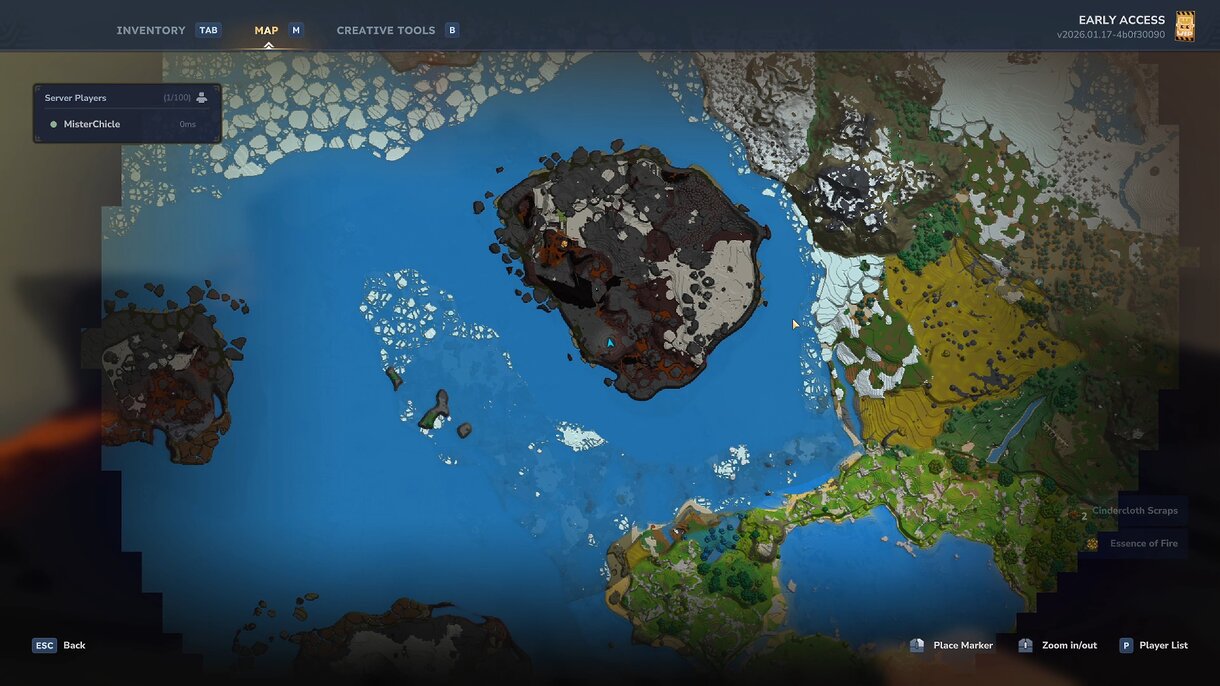Click the cyan player arrow marker on map
Screen dimensions: 1220x686
click(610, 343)
